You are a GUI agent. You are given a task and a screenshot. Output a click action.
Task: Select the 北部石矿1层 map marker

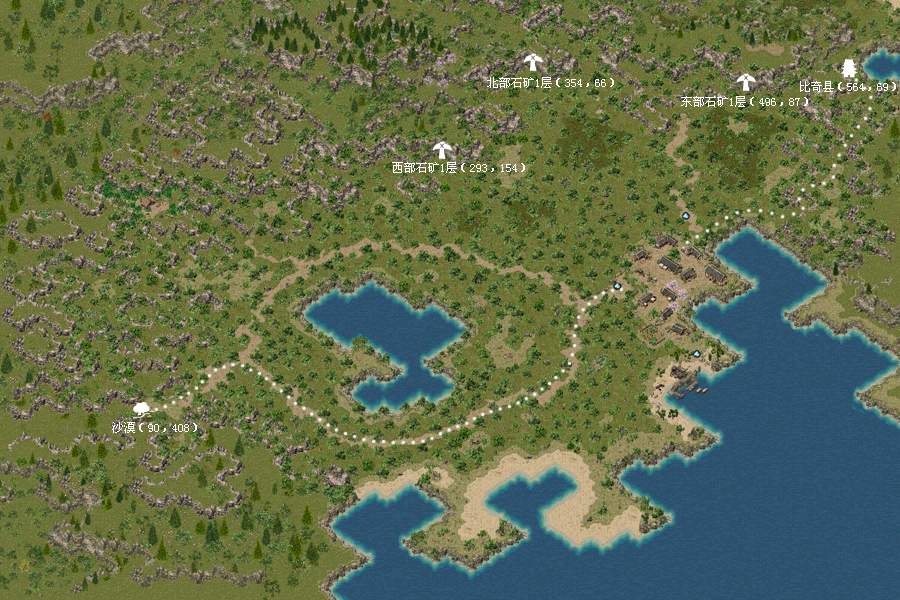(x=532, y=62)
